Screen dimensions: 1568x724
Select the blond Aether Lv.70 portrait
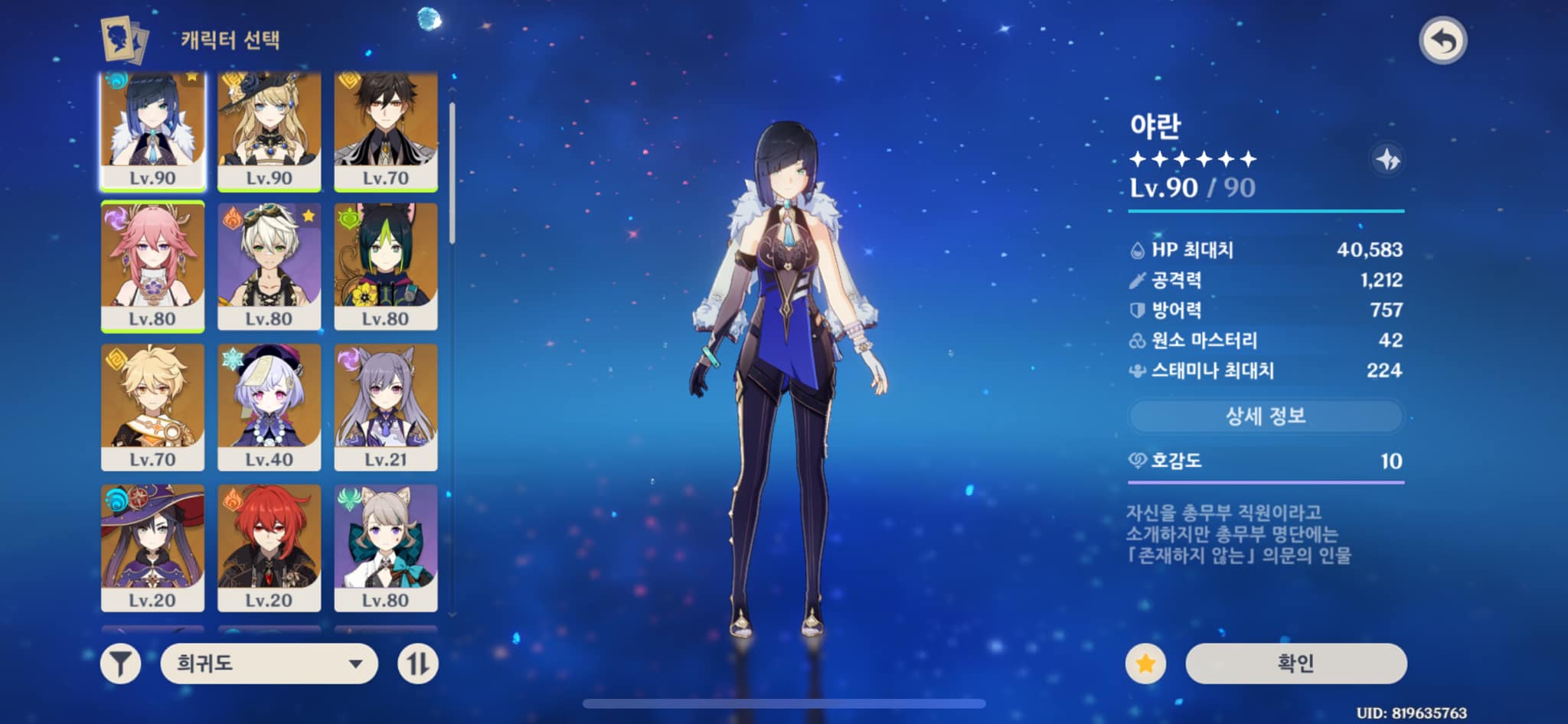click(x=152, y=406)
